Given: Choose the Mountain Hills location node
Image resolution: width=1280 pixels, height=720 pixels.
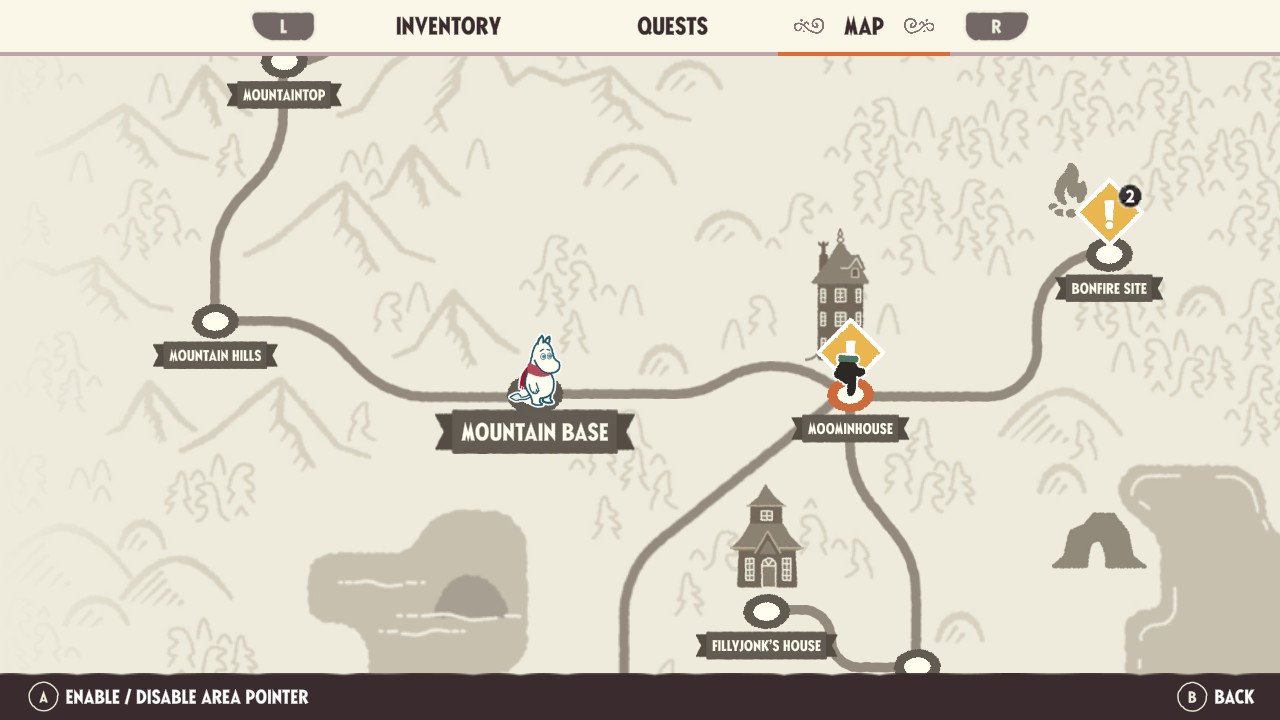Looking at the screenshot, I should click(x=215, y=322).
